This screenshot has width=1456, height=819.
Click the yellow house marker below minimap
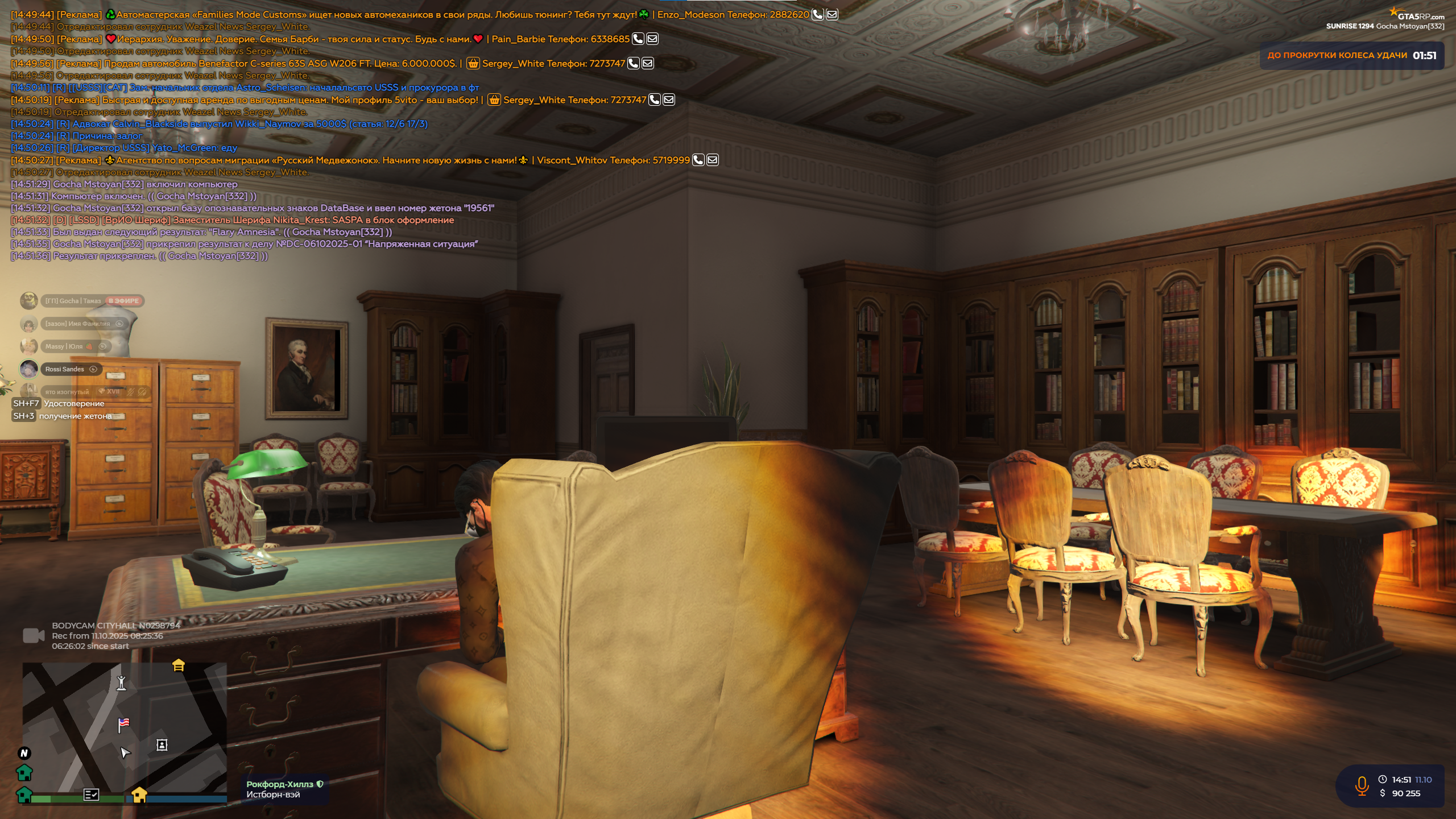[139, 794]
